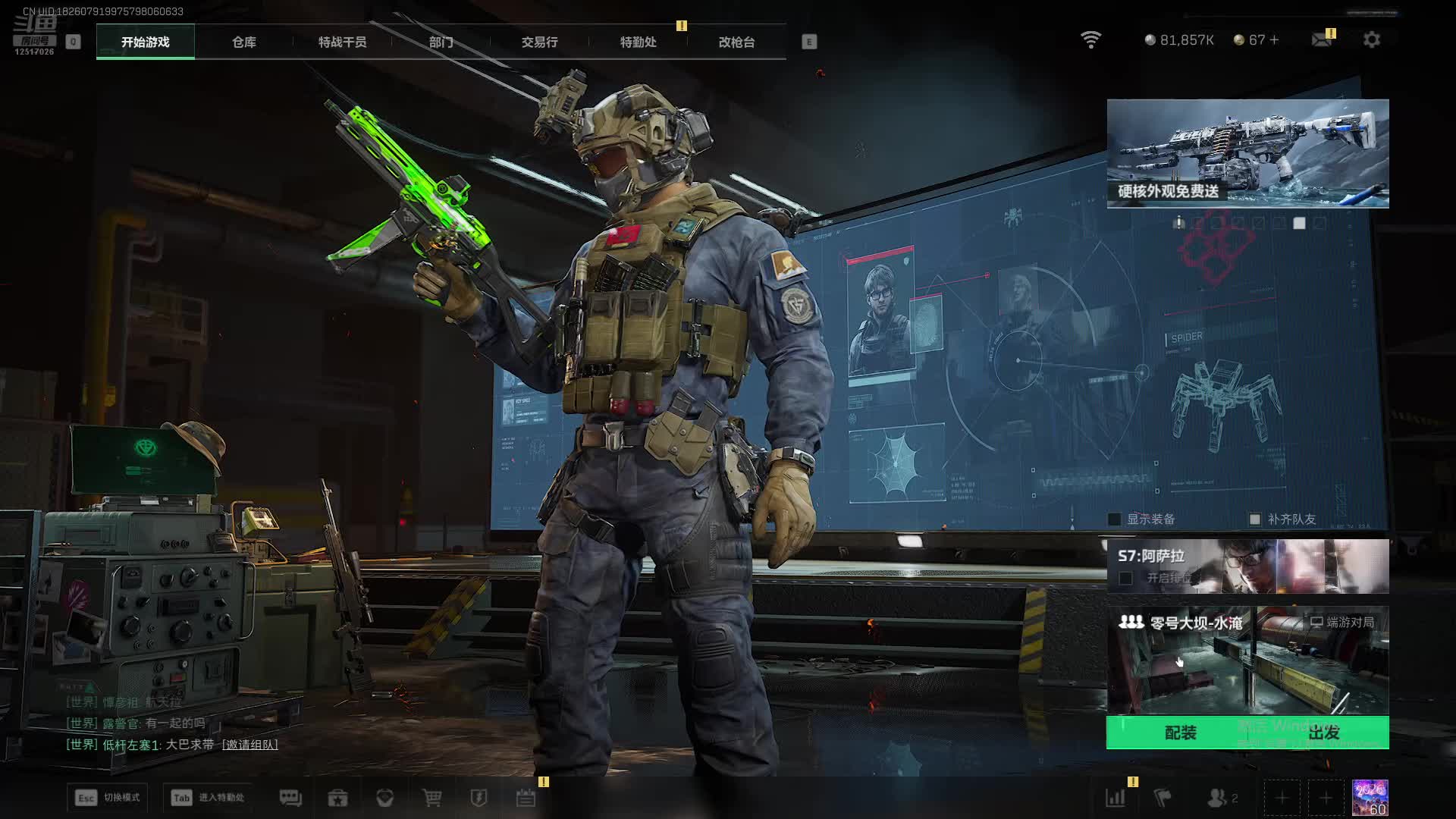
Task: Open the 特战干员 tab
Action: point(342,42)
